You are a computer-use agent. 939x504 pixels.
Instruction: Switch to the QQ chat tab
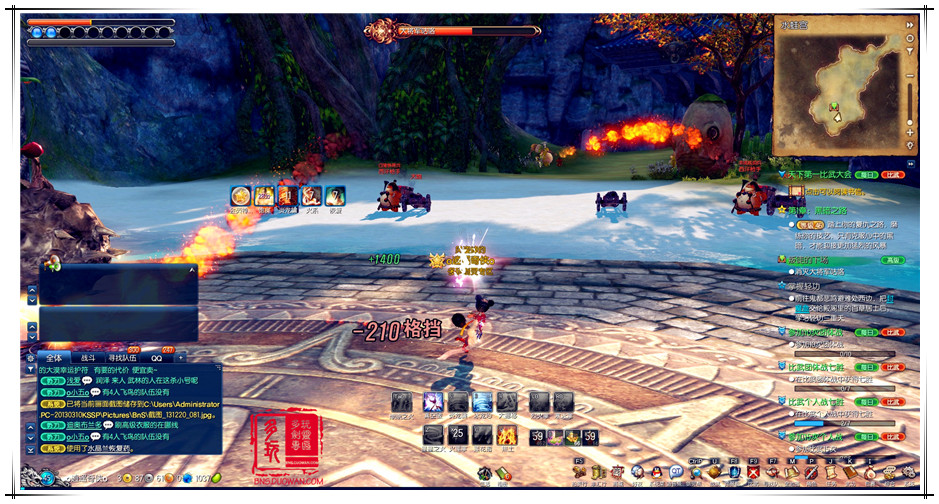tap(157, 357)
